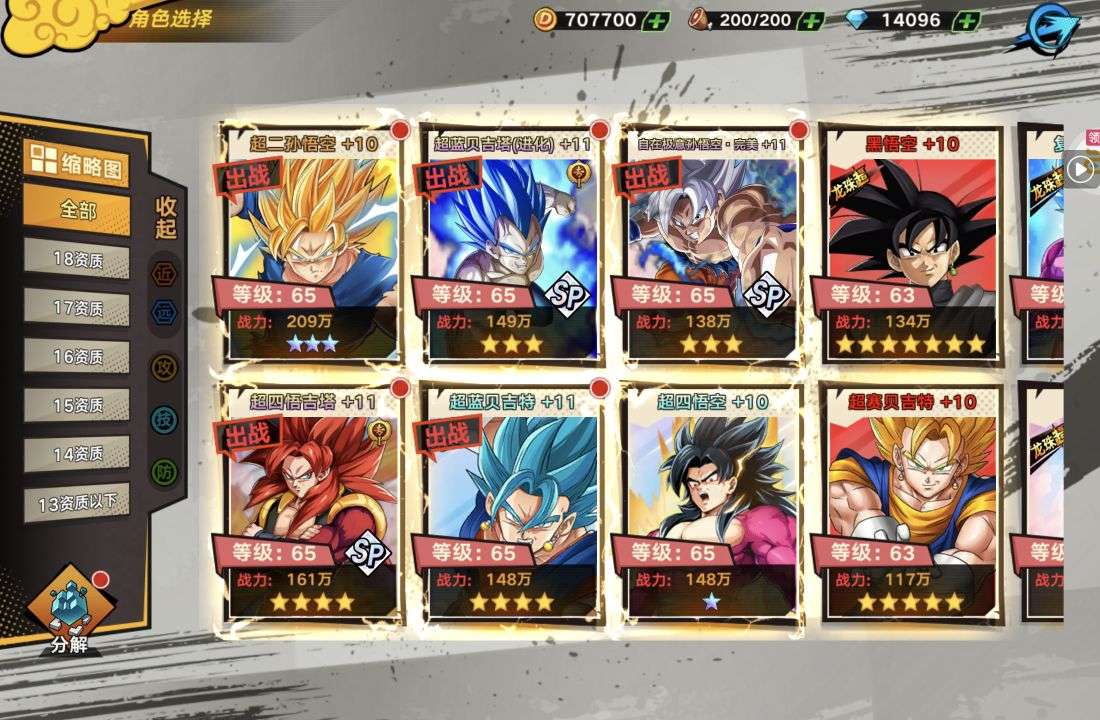Pick the 超四悟吉塔 character card
Viewport: 1100px width, 720px height.
pos(312,503)
